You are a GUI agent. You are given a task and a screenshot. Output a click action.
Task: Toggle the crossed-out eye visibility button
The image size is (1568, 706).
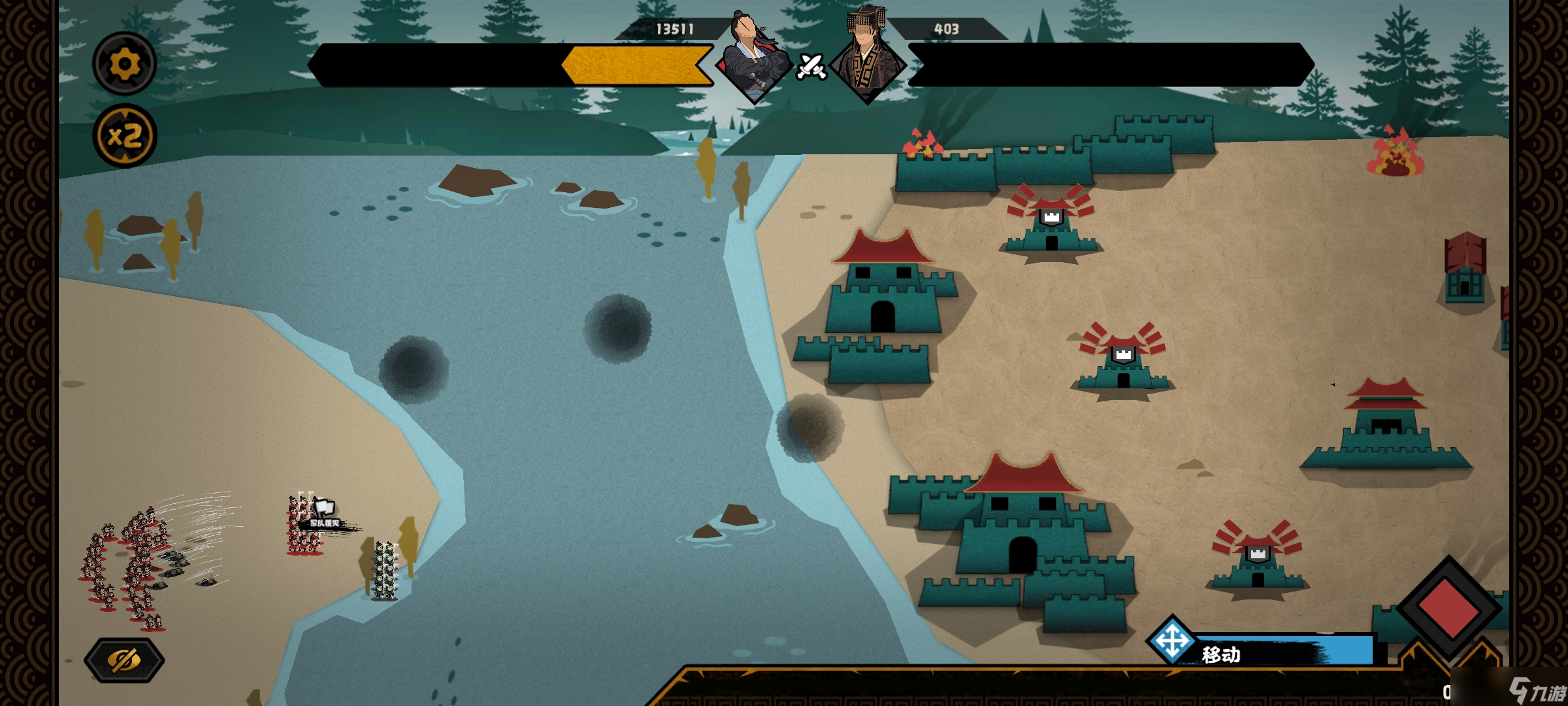124,660
